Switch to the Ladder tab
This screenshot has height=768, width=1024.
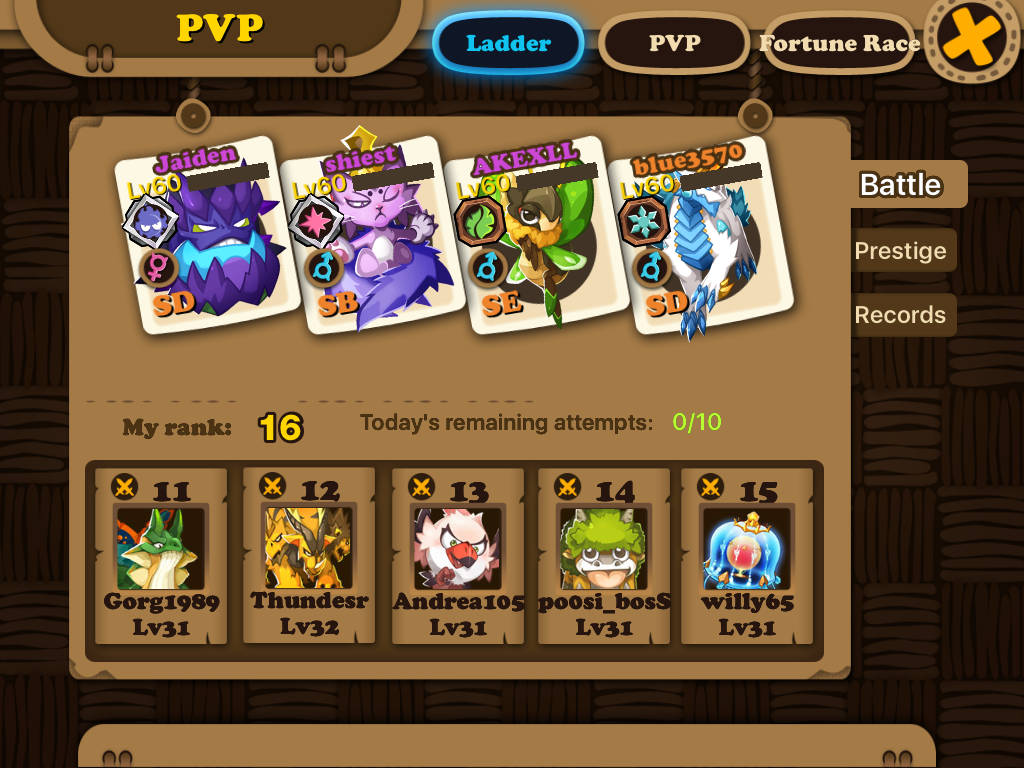point(508,44)
